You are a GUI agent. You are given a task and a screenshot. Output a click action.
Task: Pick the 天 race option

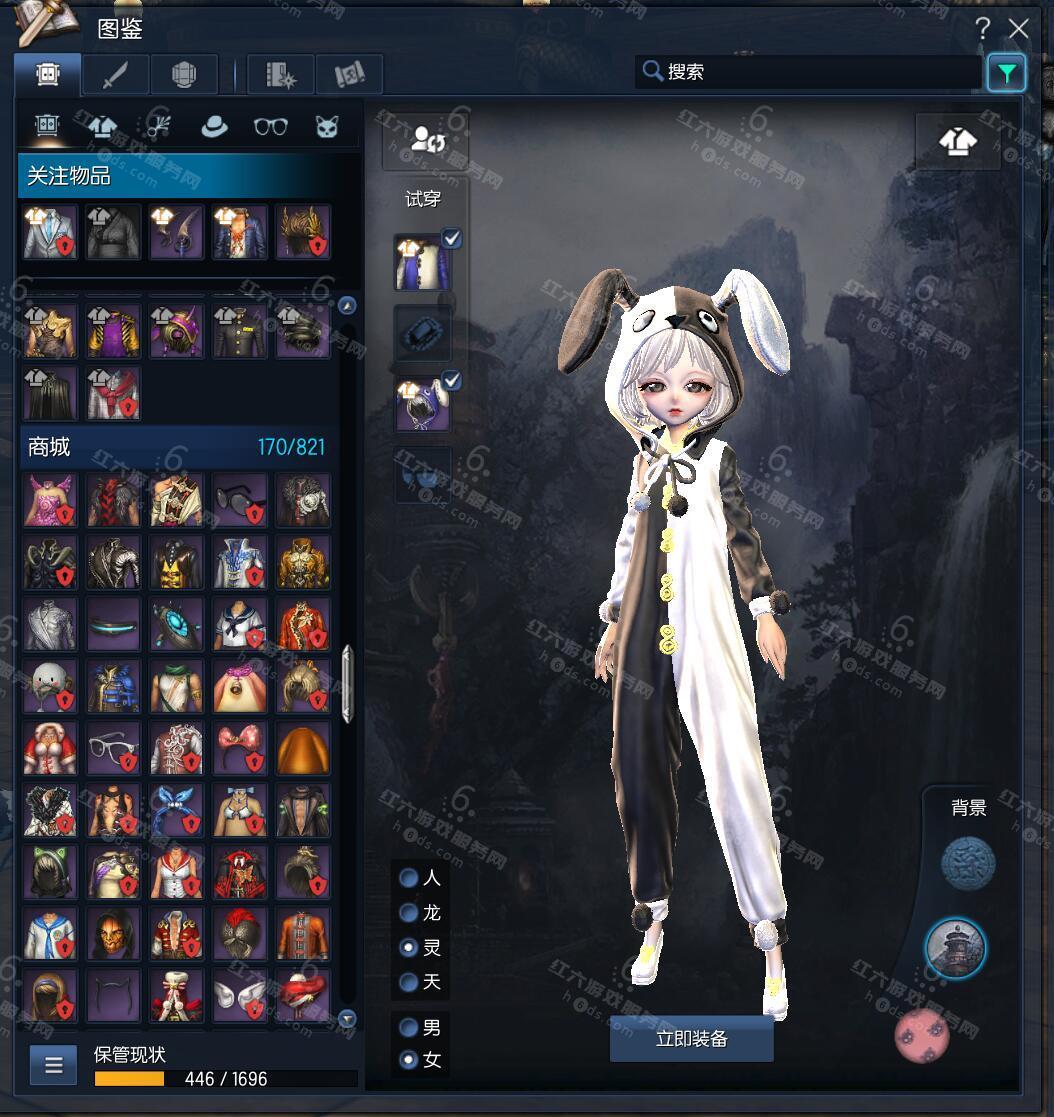click(x=409, y=982)
